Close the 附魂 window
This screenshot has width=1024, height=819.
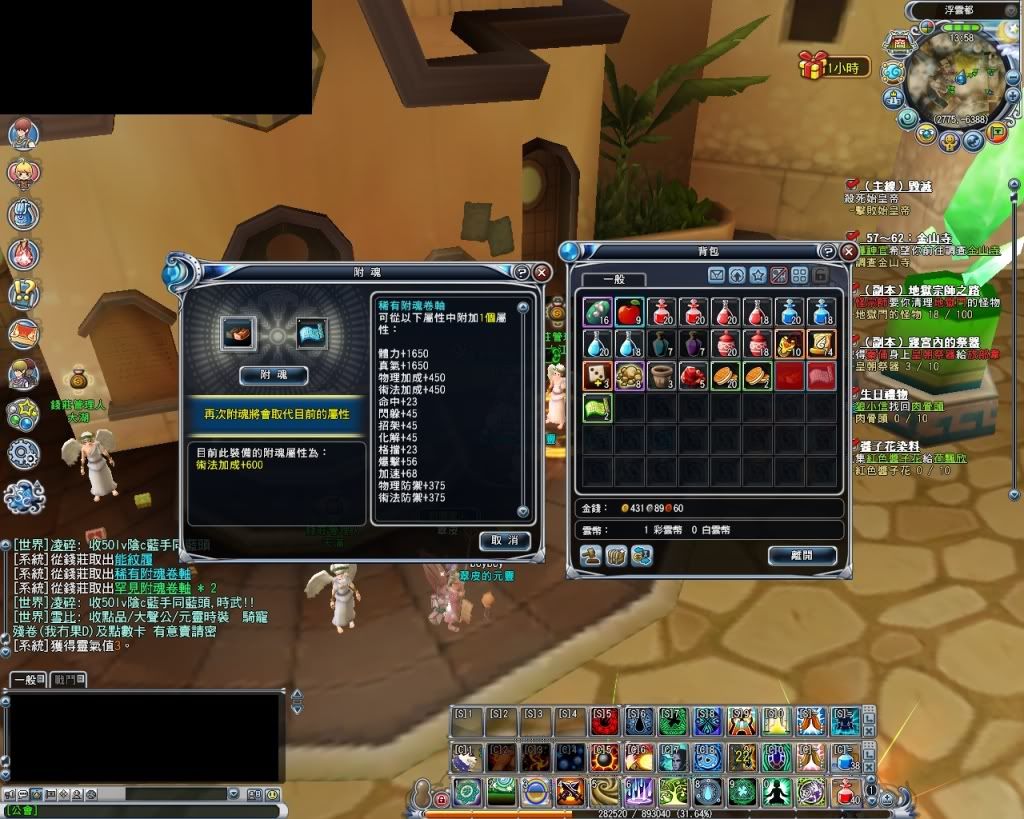click(541, 271)
